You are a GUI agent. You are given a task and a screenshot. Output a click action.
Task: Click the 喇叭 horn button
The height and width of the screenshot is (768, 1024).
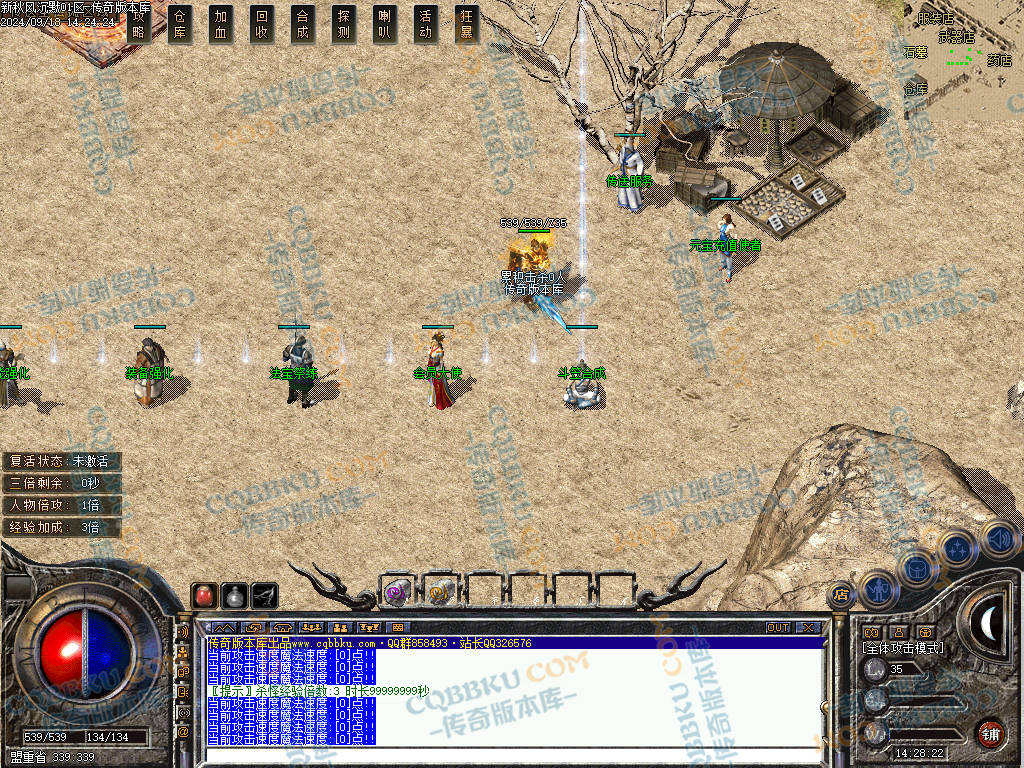tap(384, 23)
